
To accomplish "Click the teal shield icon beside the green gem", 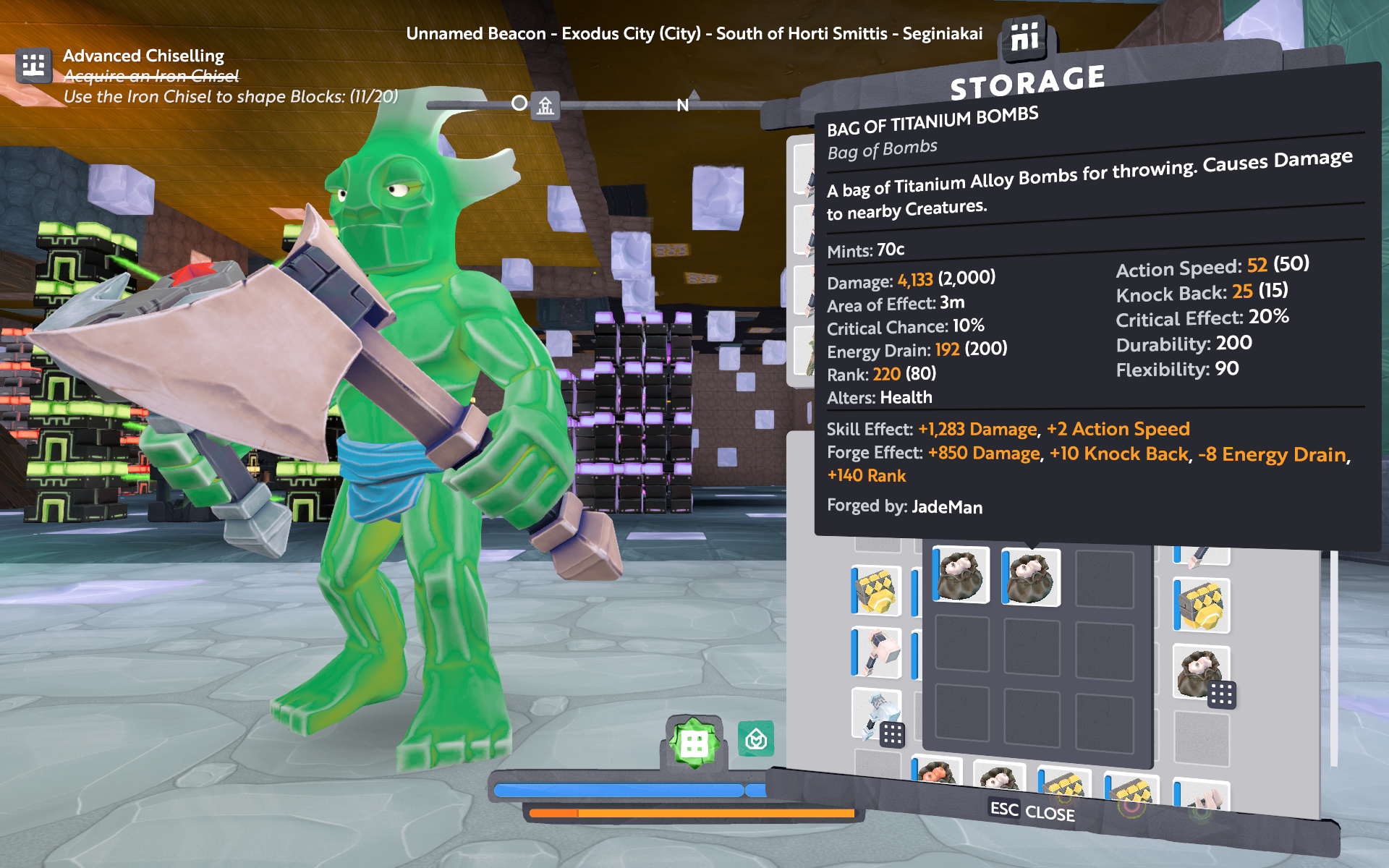I will click(x=756, y=739).
